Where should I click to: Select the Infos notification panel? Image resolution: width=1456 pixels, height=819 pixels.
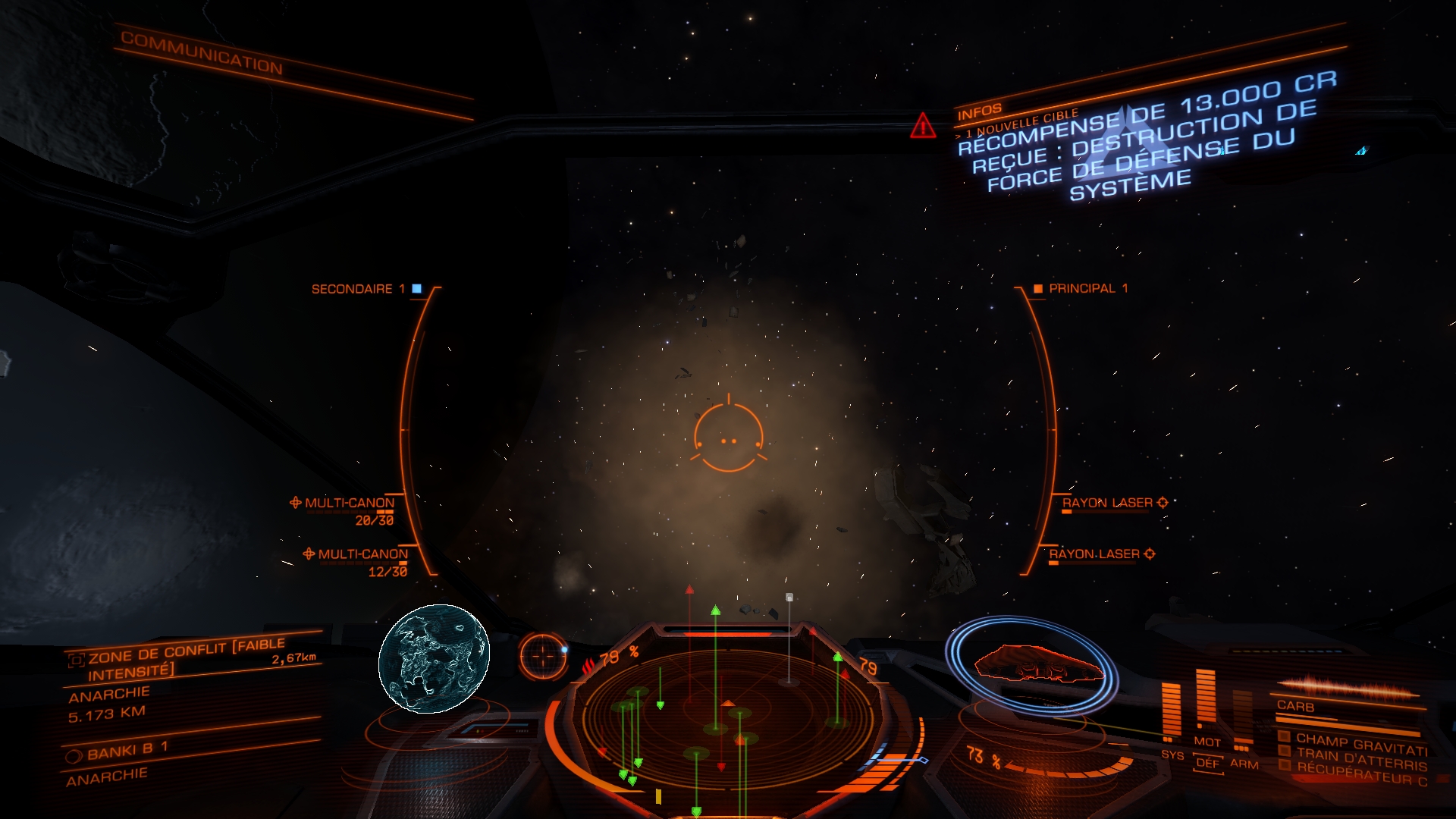[x=980, y=112]
